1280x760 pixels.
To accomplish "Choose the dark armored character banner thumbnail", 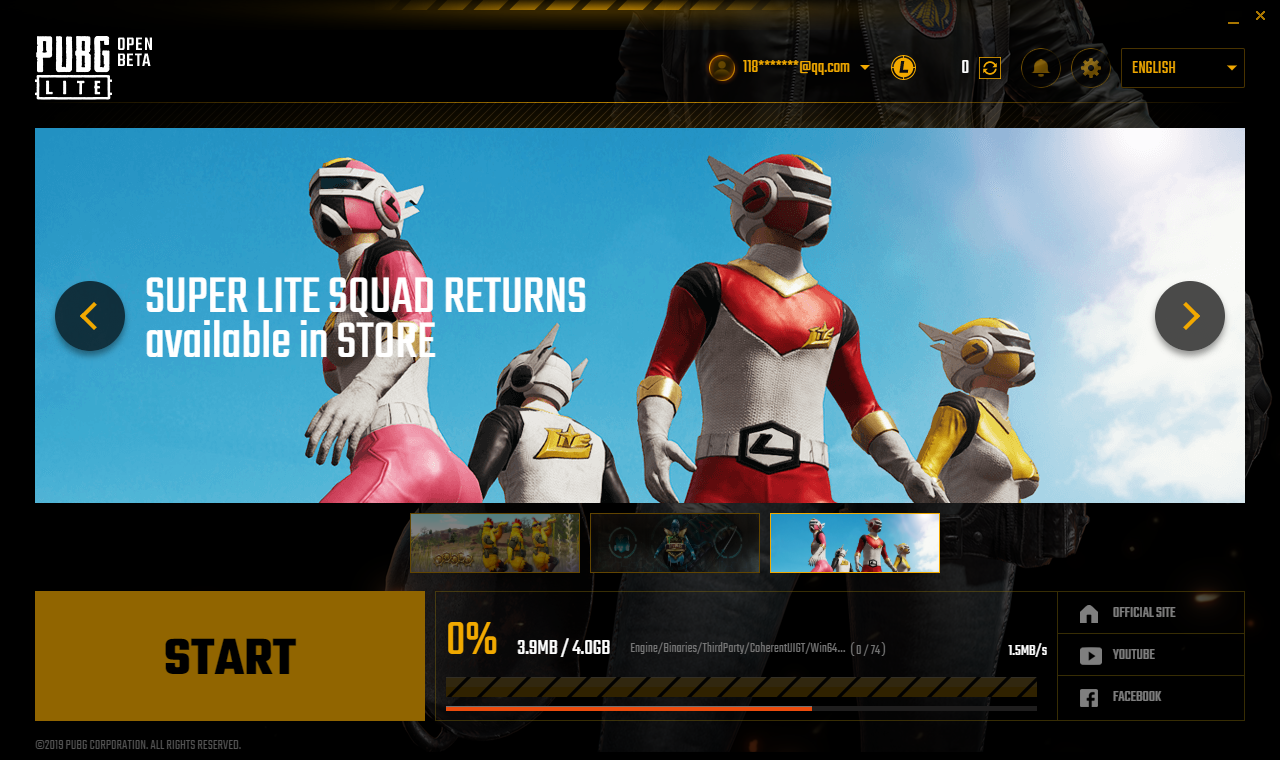I will [x=675, y=543].
